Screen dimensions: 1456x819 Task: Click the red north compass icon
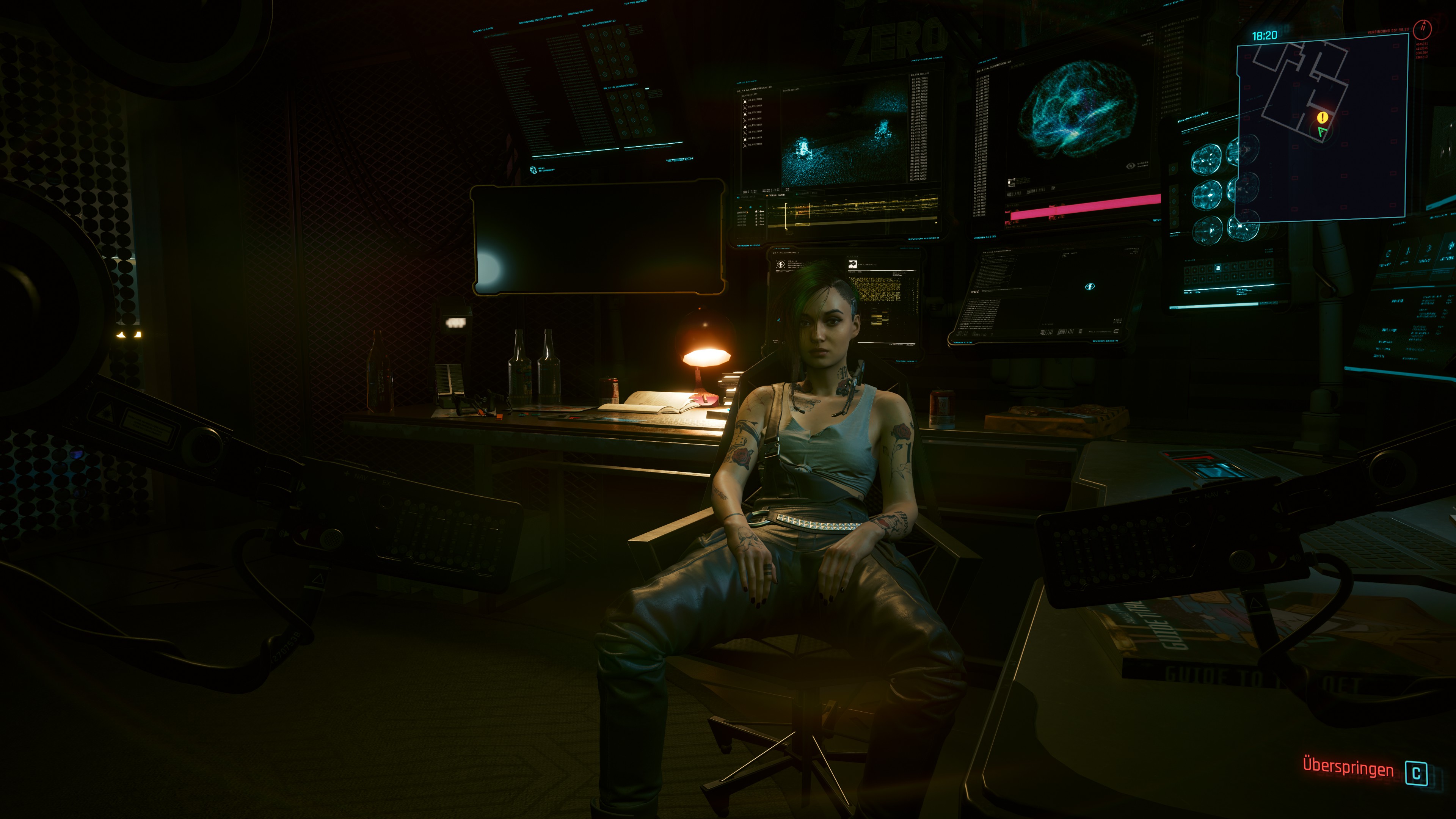coord(1423,28)
